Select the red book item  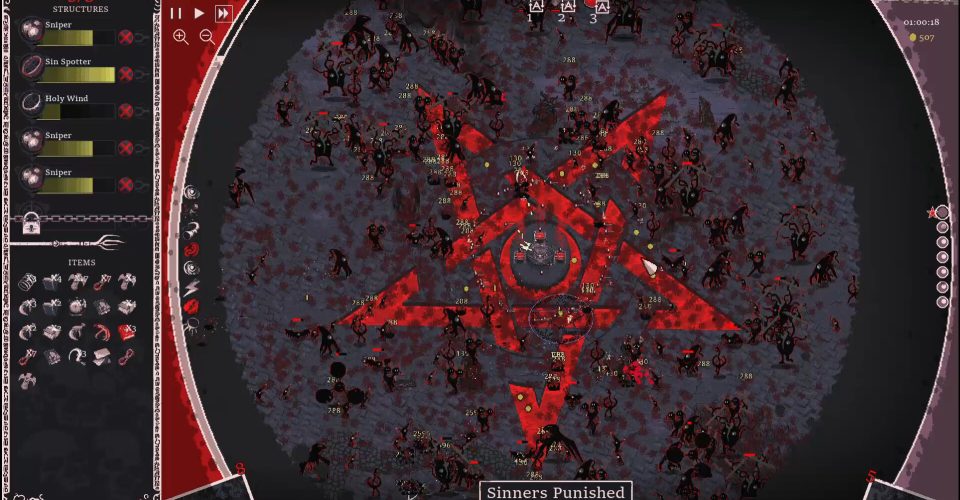pyautogui.click(x=126, y=331)
